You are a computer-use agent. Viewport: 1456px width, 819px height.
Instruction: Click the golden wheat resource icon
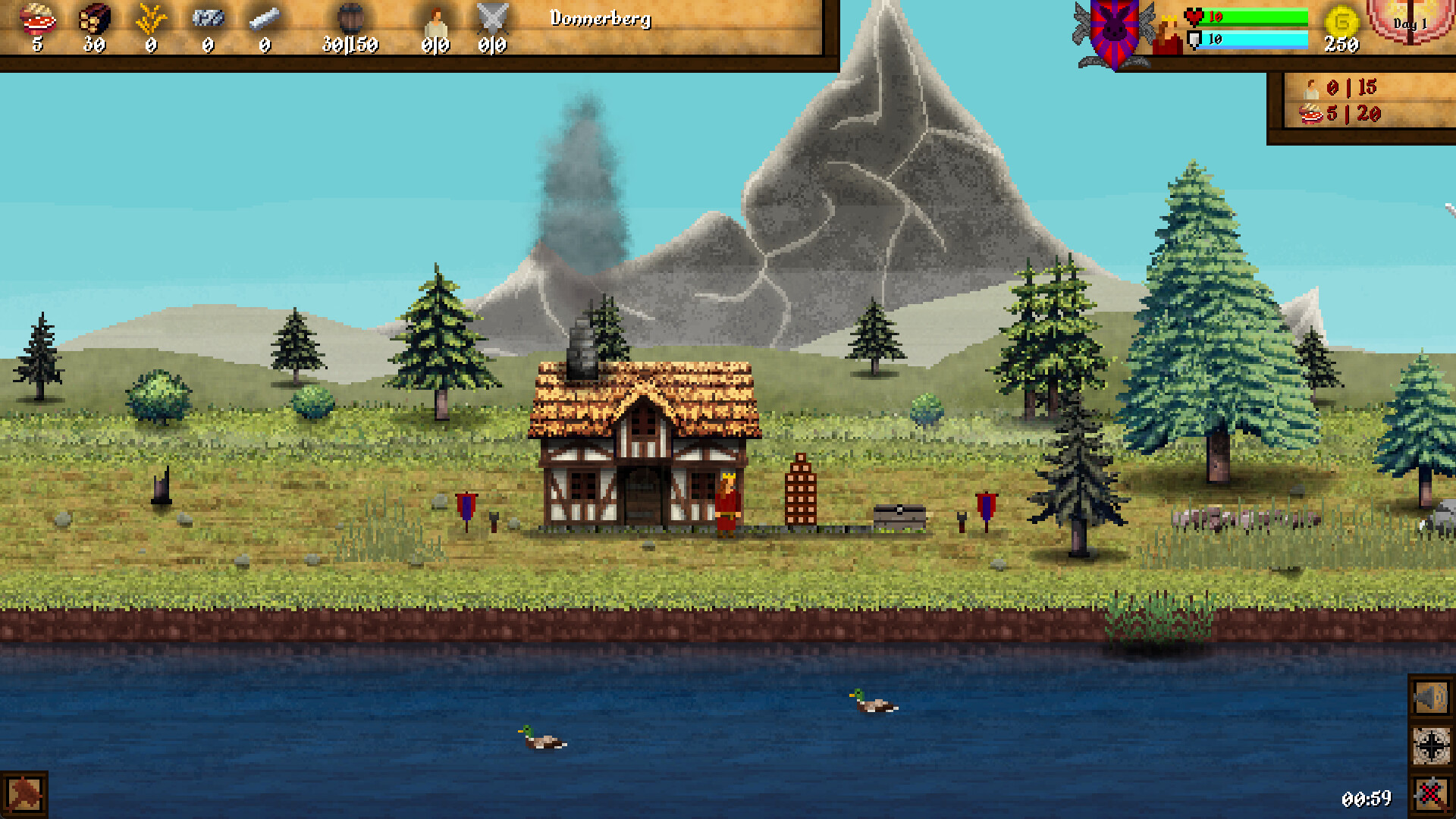(150, 18)
